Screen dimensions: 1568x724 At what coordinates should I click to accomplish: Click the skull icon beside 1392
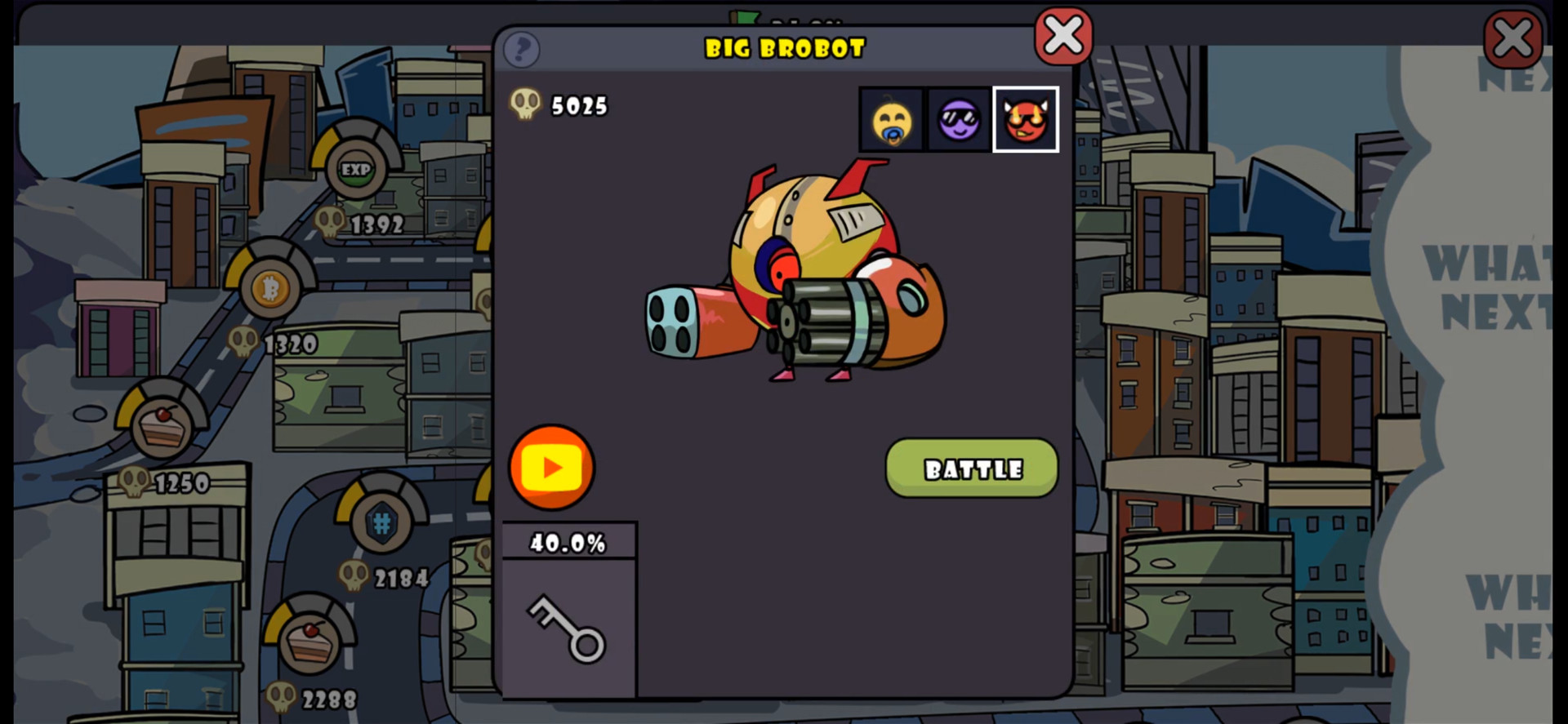(331, 220)
